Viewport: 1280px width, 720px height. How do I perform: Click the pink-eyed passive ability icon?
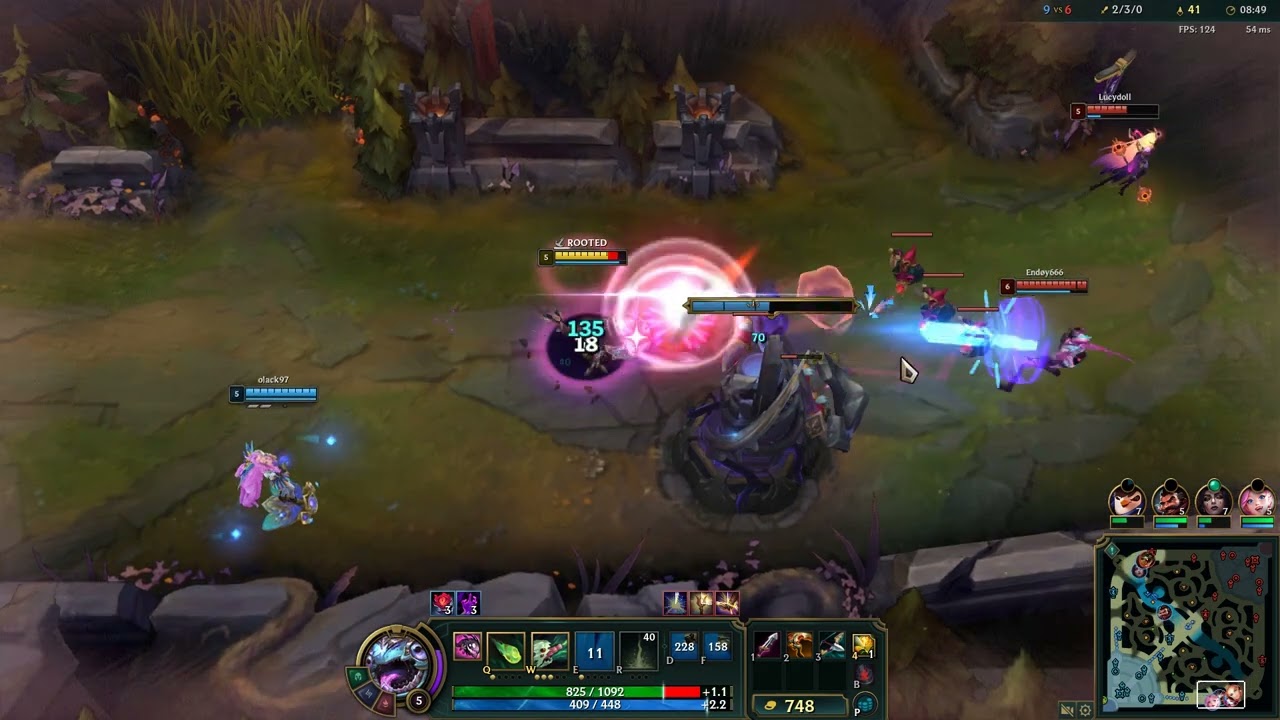(x=467, y=647)
